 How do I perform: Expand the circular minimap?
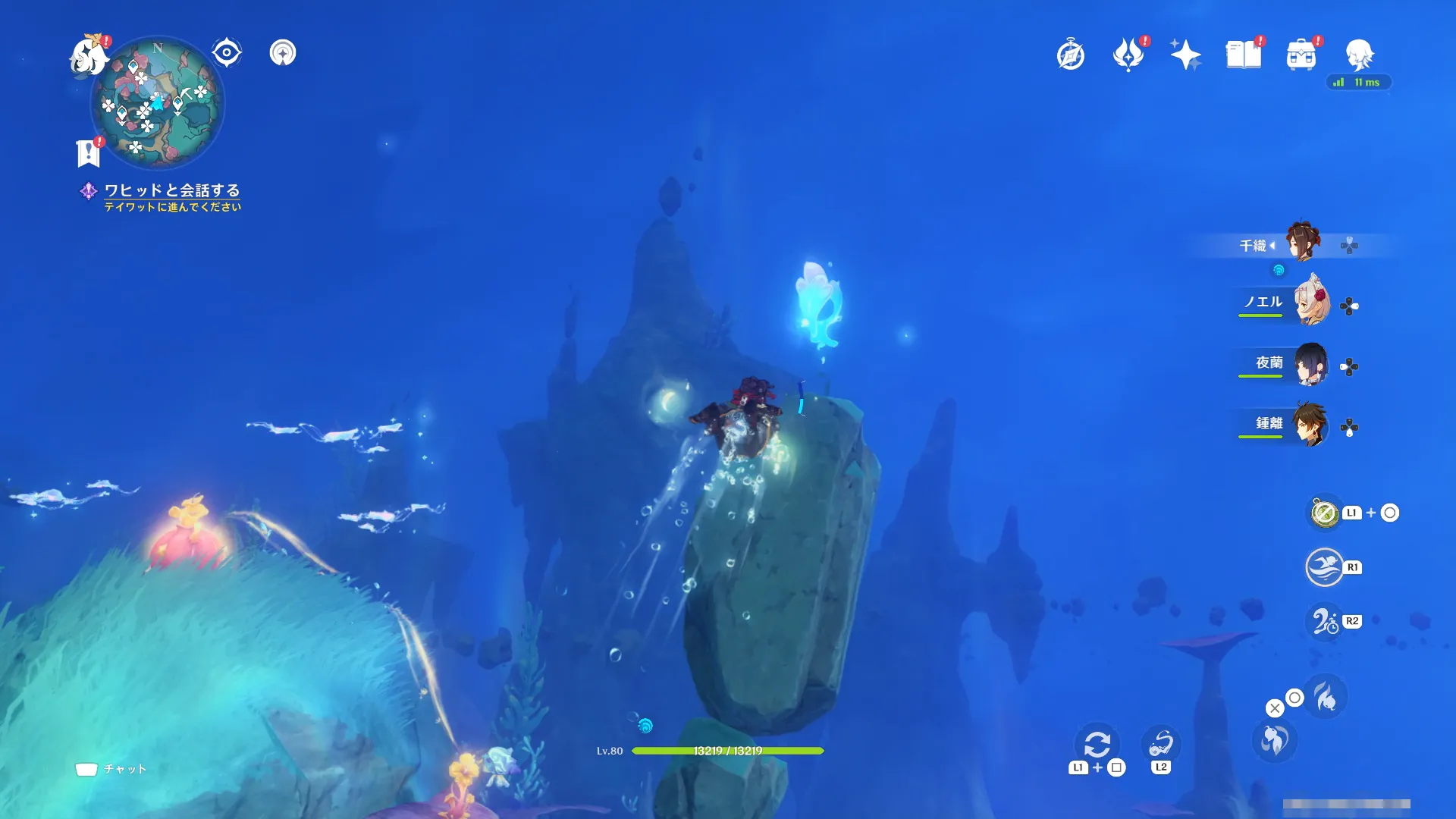click(x=157, y=102)
